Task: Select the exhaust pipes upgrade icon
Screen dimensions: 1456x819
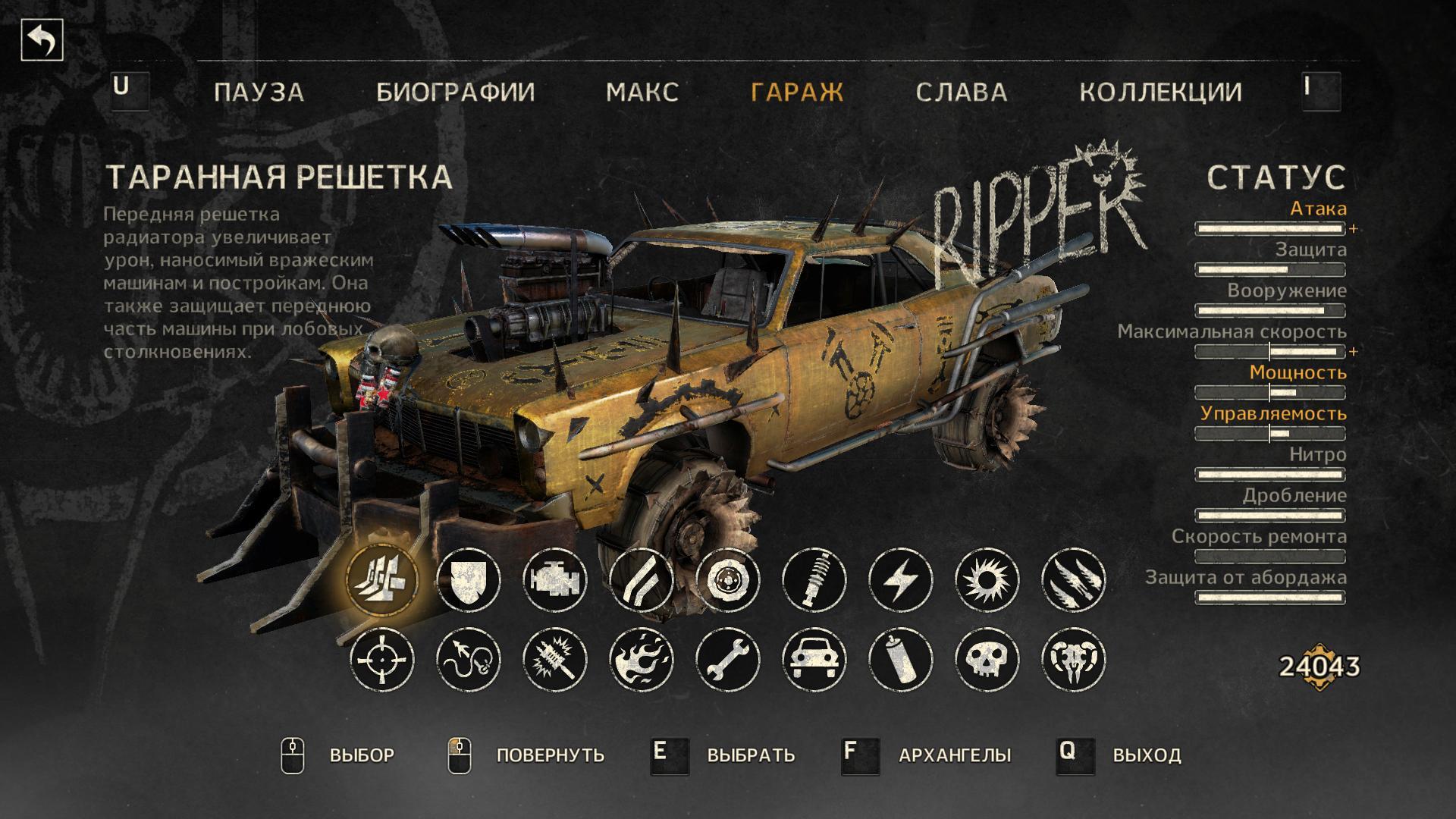Action: tap(642, 581)
